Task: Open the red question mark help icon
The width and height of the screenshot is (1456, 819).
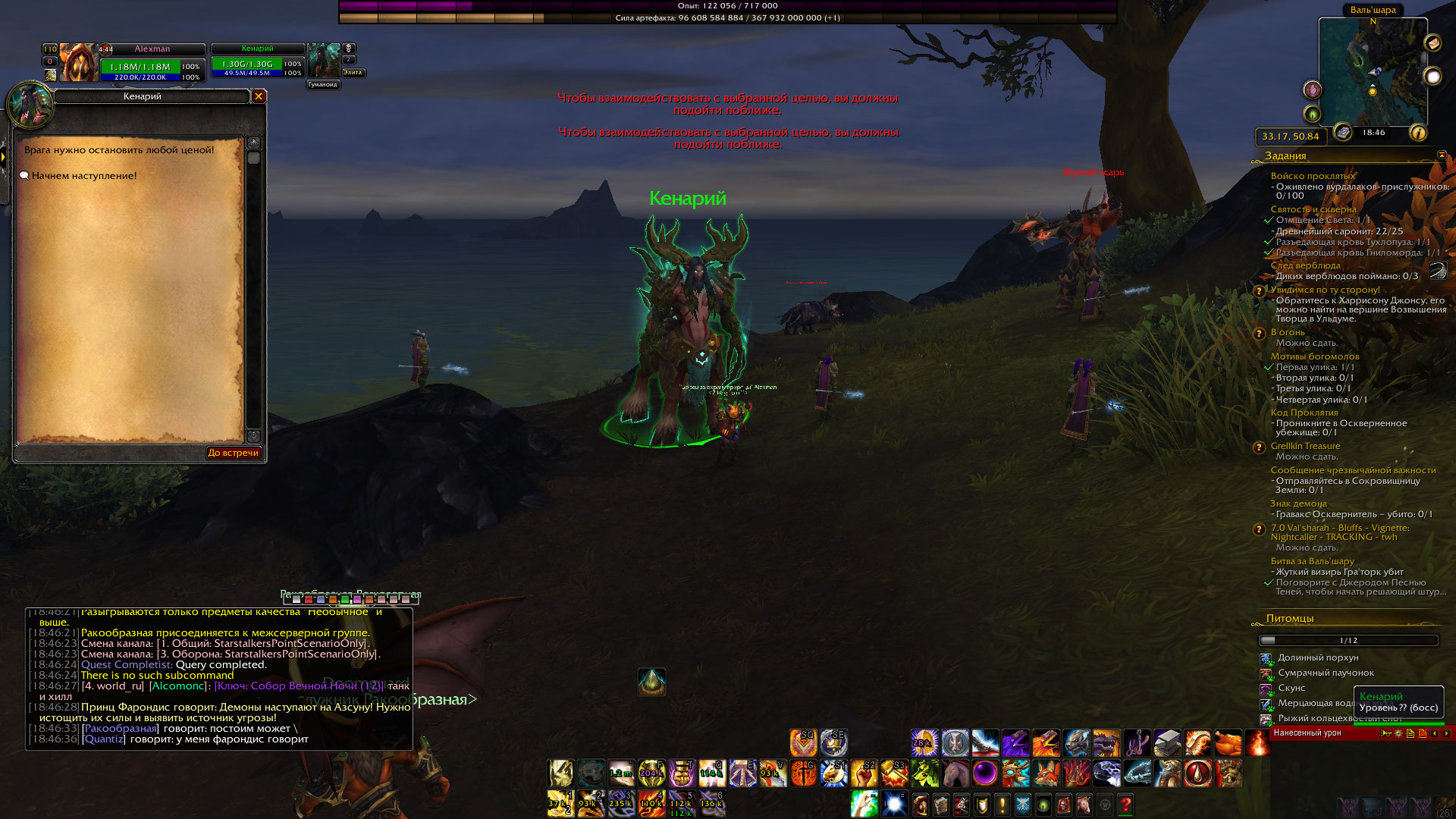Action: coord(1125,804)
